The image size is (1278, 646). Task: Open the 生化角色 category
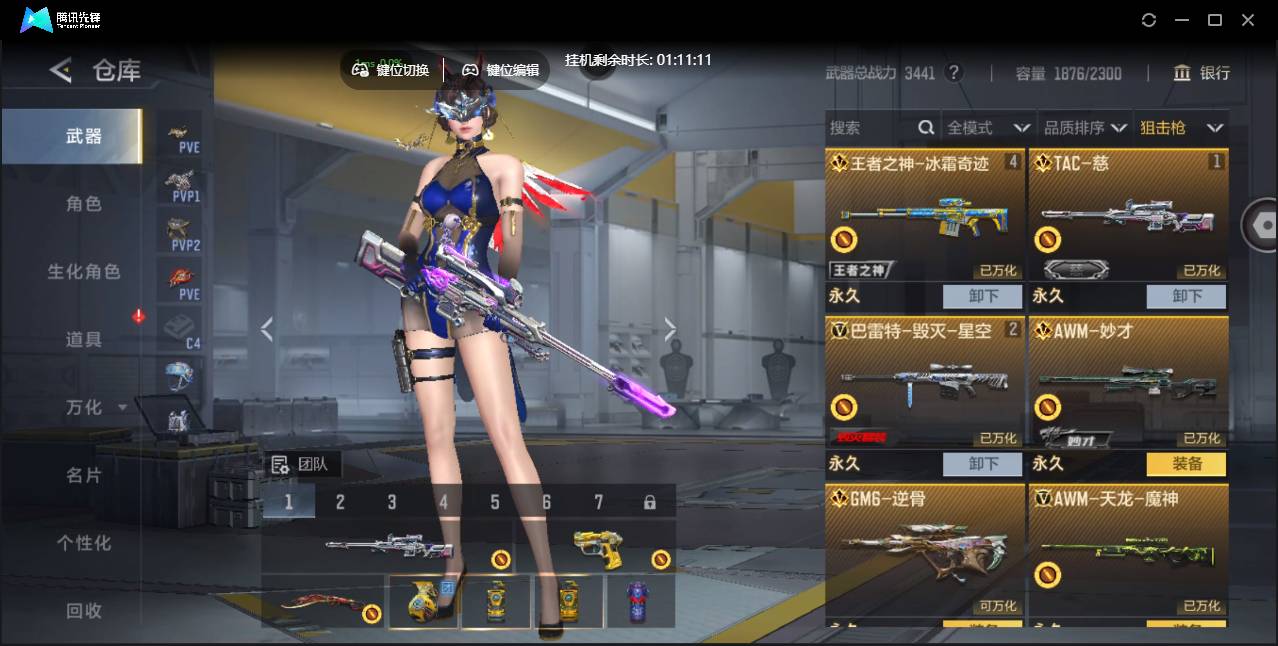click(x=84, y=272)
